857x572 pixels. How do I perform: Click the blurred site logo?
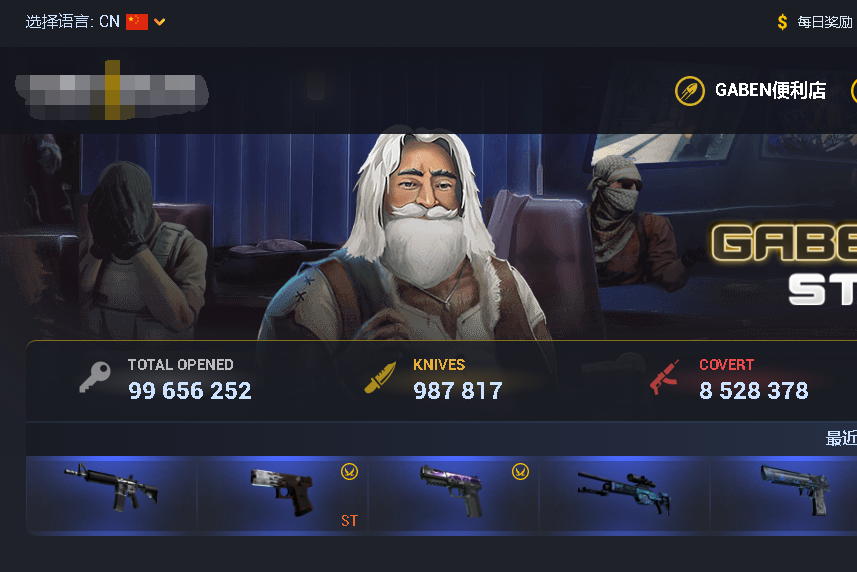pyautogui.click(x=111, y=91)
